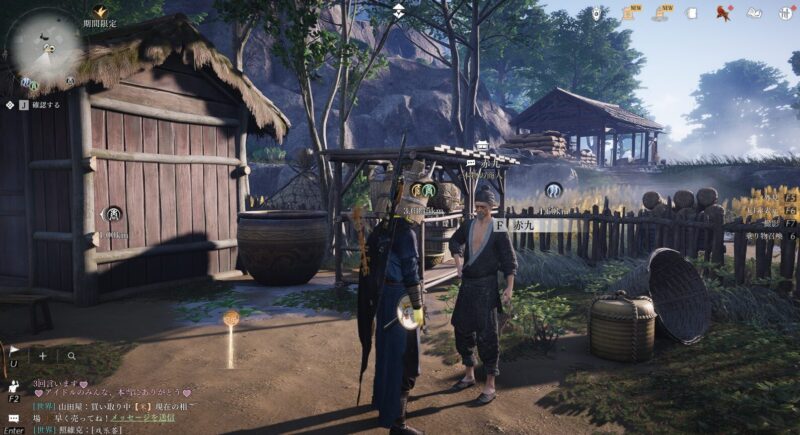Open the round menu icon at top-right corner
Image resolution: width=800 pixels, height=435 pixels.
click(x=784, y=13)
